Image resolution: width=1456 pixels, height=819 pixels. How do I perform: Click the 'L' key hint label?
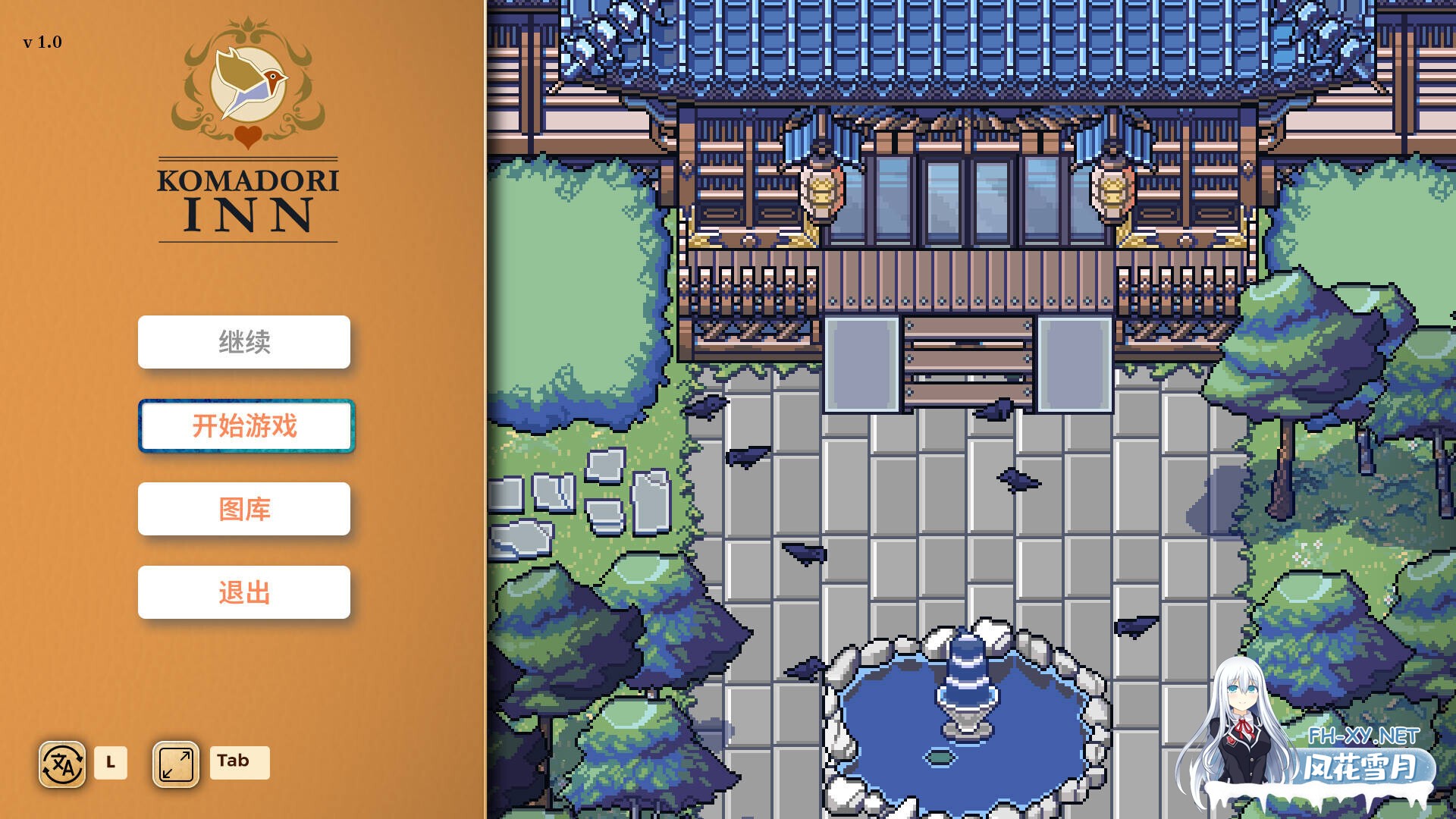(112, 764)
